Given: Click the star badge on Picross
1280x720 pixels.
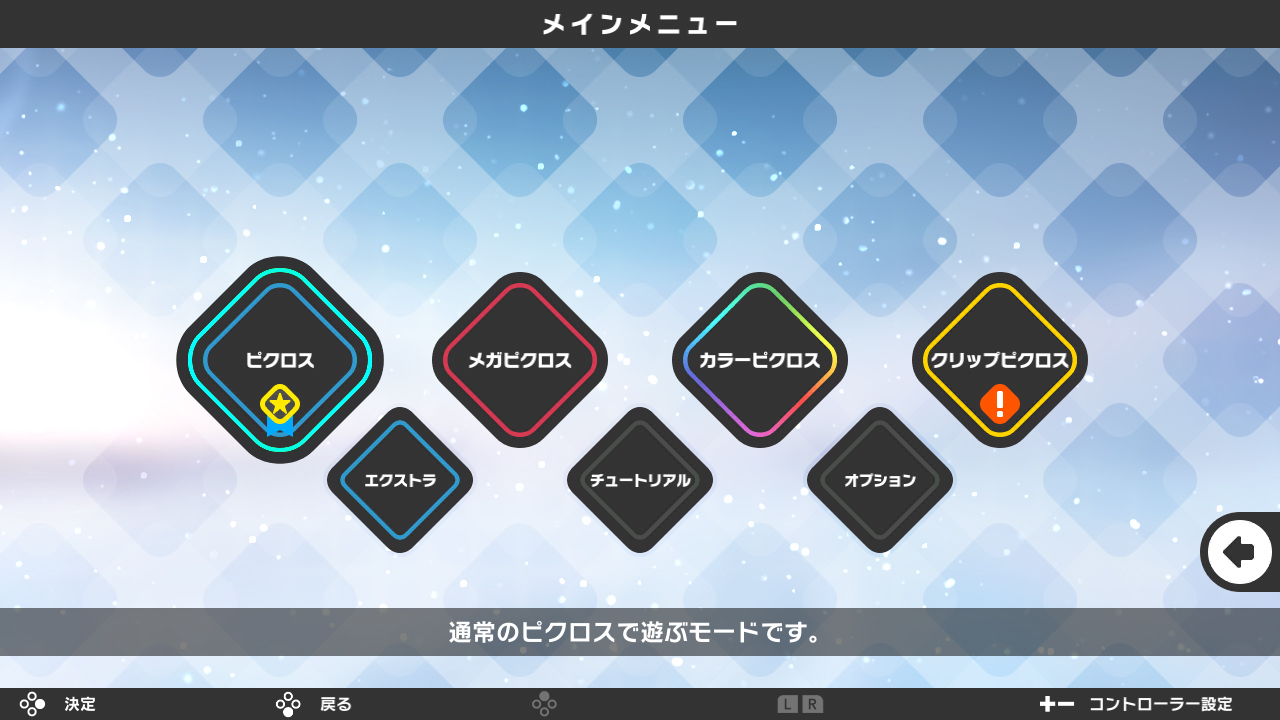Looking at the screenshot, I should point(279,401).
